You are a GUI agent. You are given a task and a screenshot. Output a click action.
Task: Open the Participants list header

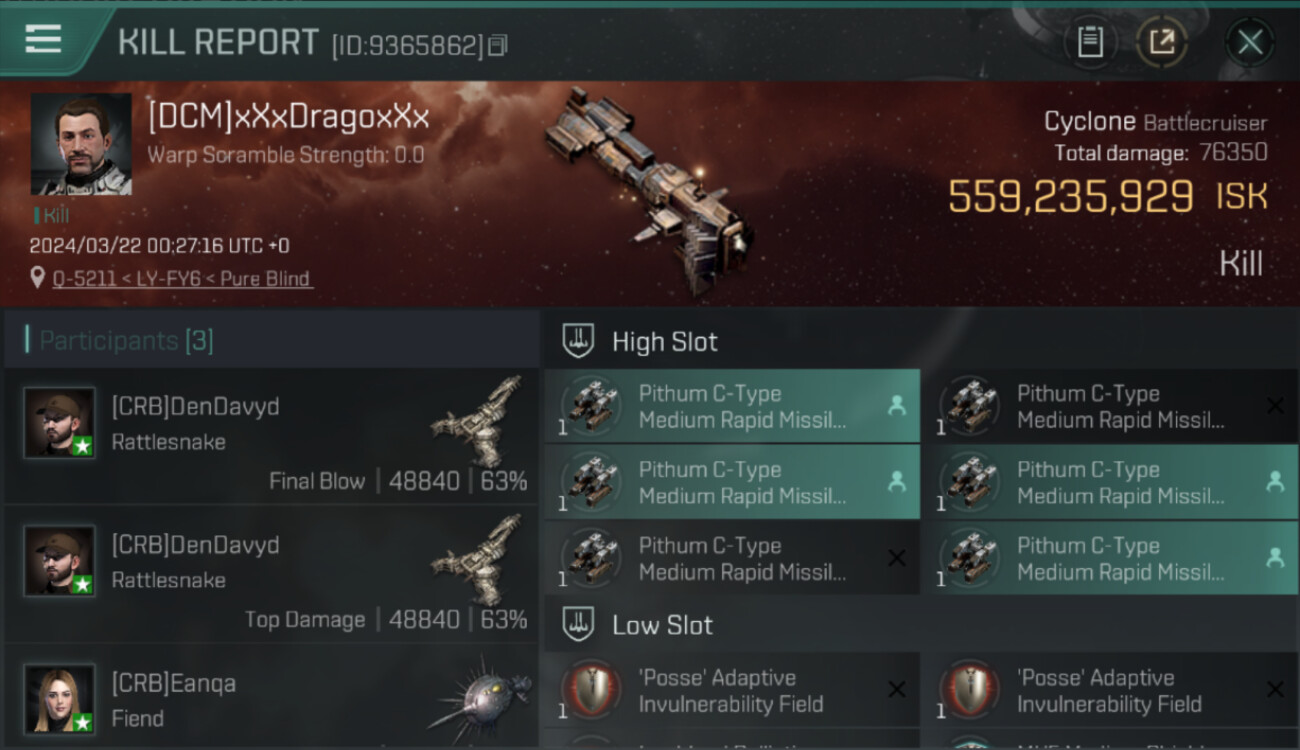(x=126, y=341)
